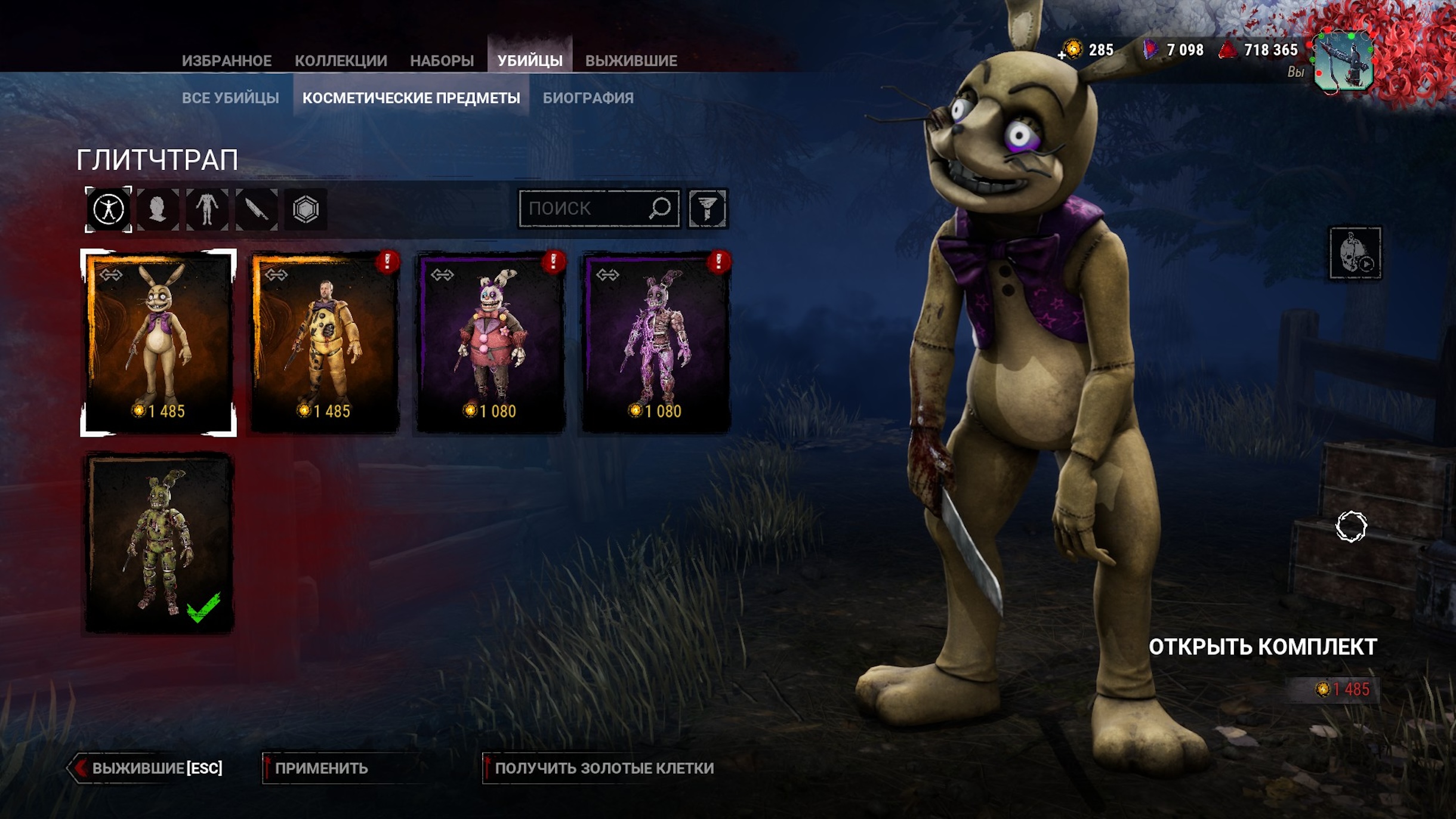Buy the set via Открыть комплект
The height and width of the screenshot is (819, 1456).
pyautogui.click(x=1262, y=648)
